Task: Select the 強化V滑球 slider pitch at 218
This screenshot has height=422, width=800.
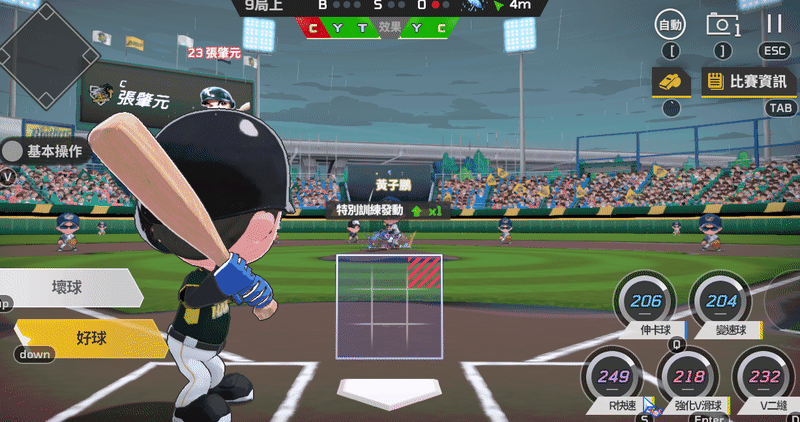Action: tap(688, 377)
